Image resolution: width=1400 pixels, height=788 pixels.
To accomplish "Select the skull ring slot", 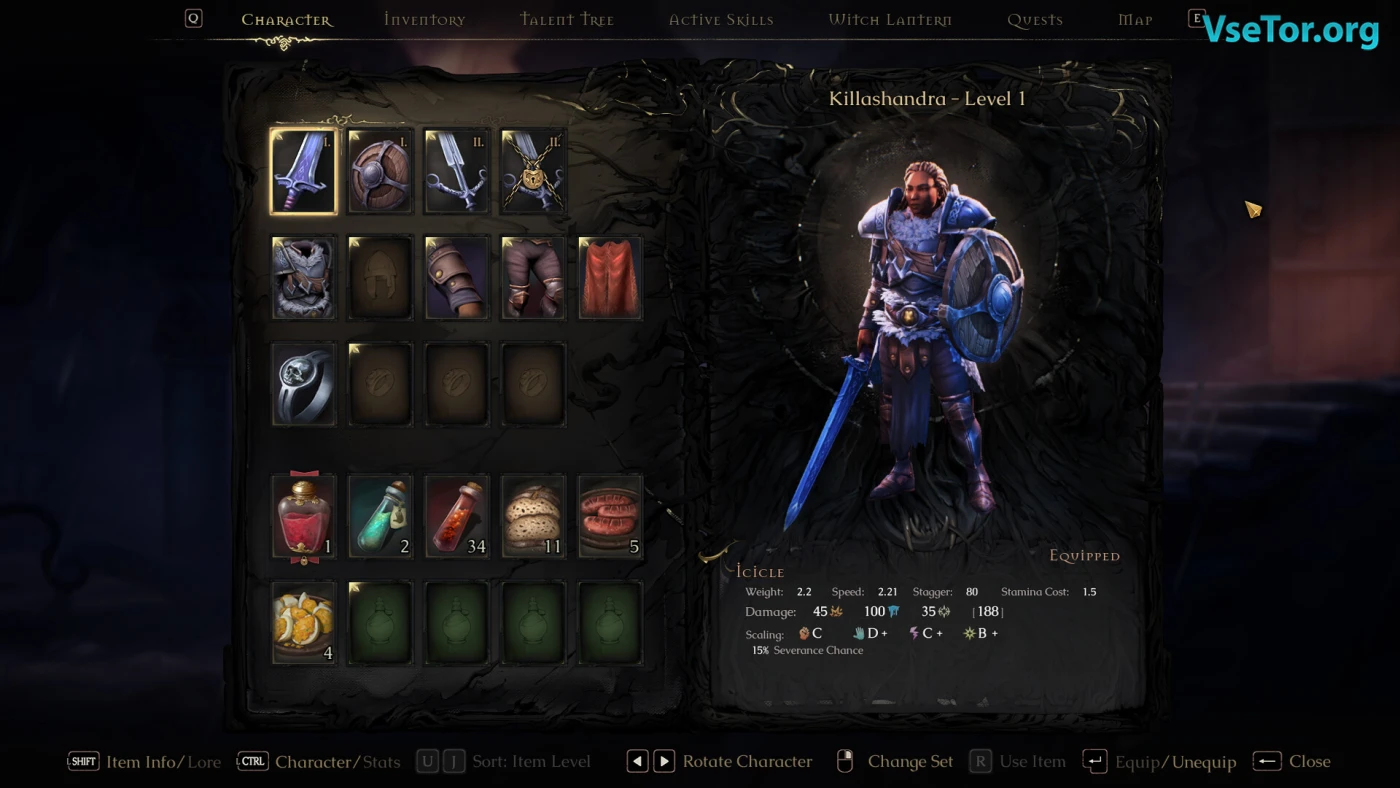I will [304, 384].
